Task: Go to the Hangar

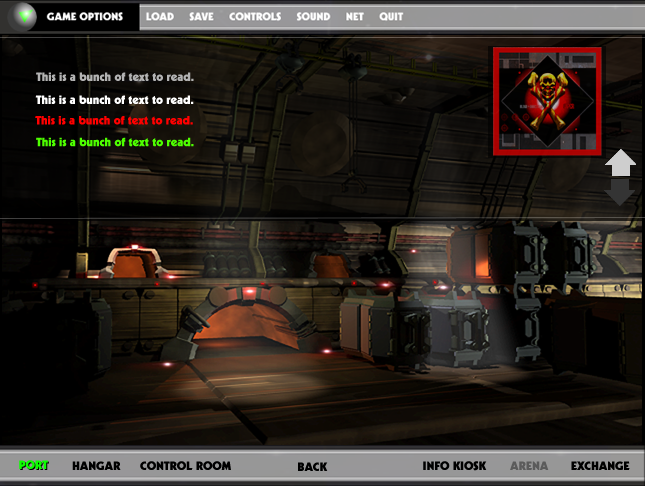Action: (97, 466)
